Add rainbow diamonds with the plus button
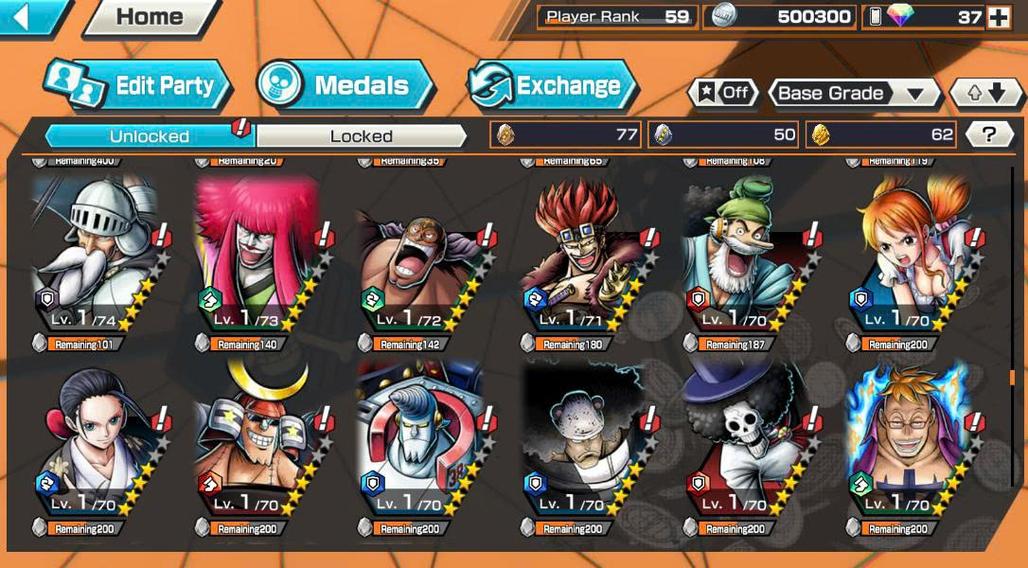 tap(998, 17)
